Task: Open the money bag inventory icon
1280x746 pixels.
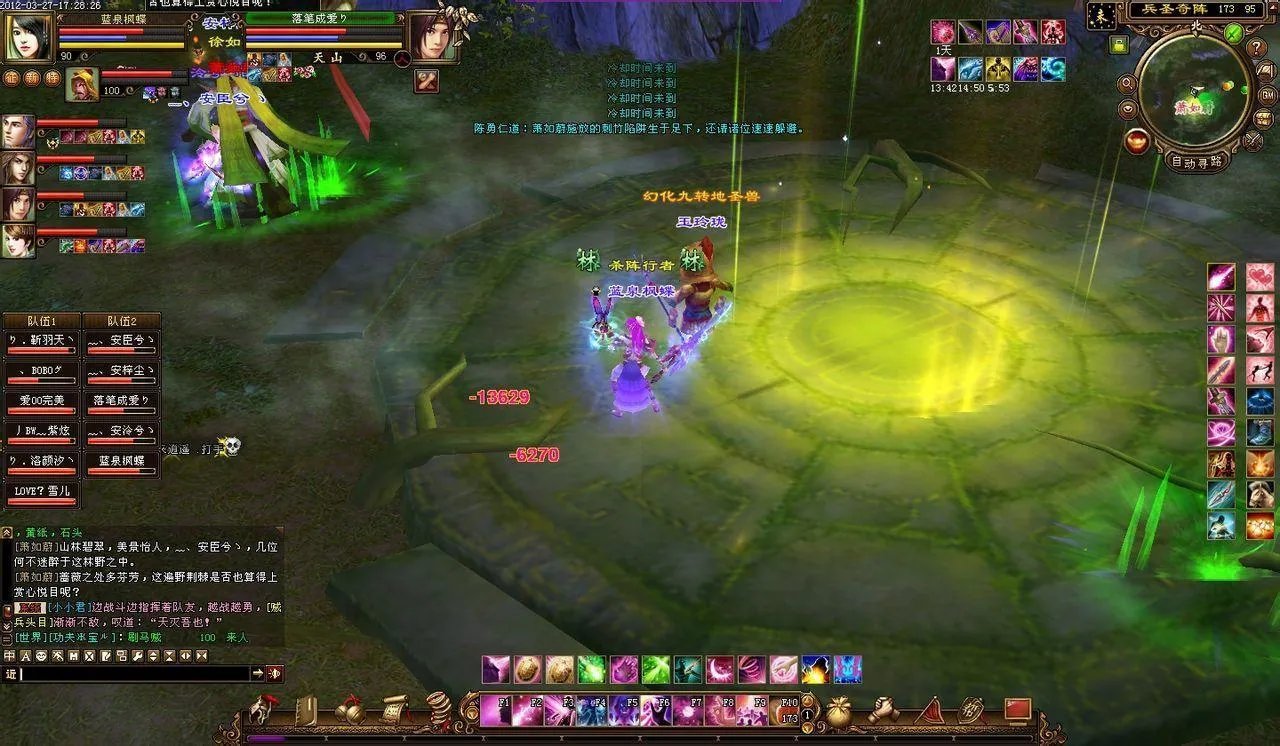Action: (x=838, y=710)
